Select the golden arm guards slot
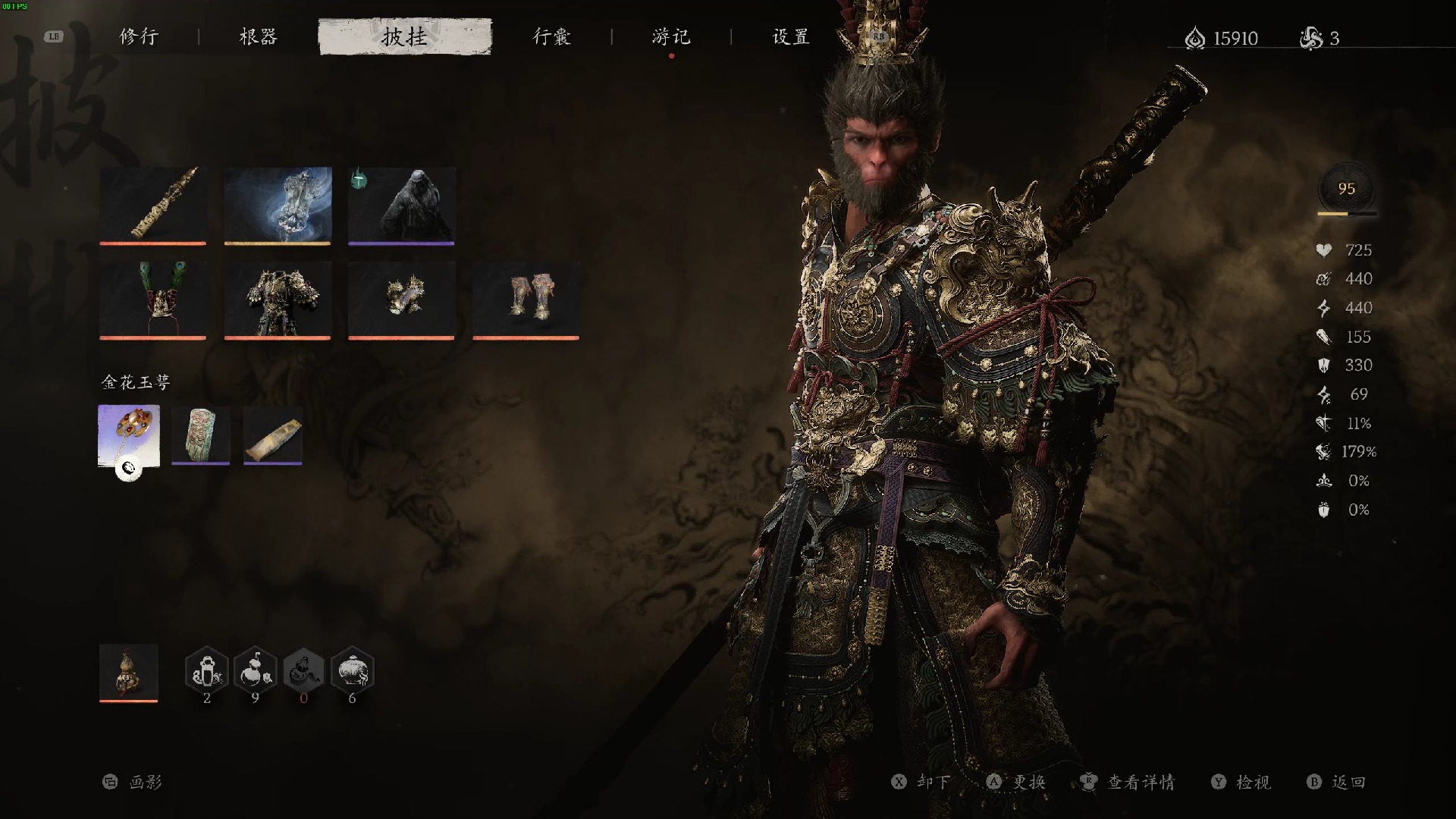This screenshot has height=819, width=1456. click(401, 299)
